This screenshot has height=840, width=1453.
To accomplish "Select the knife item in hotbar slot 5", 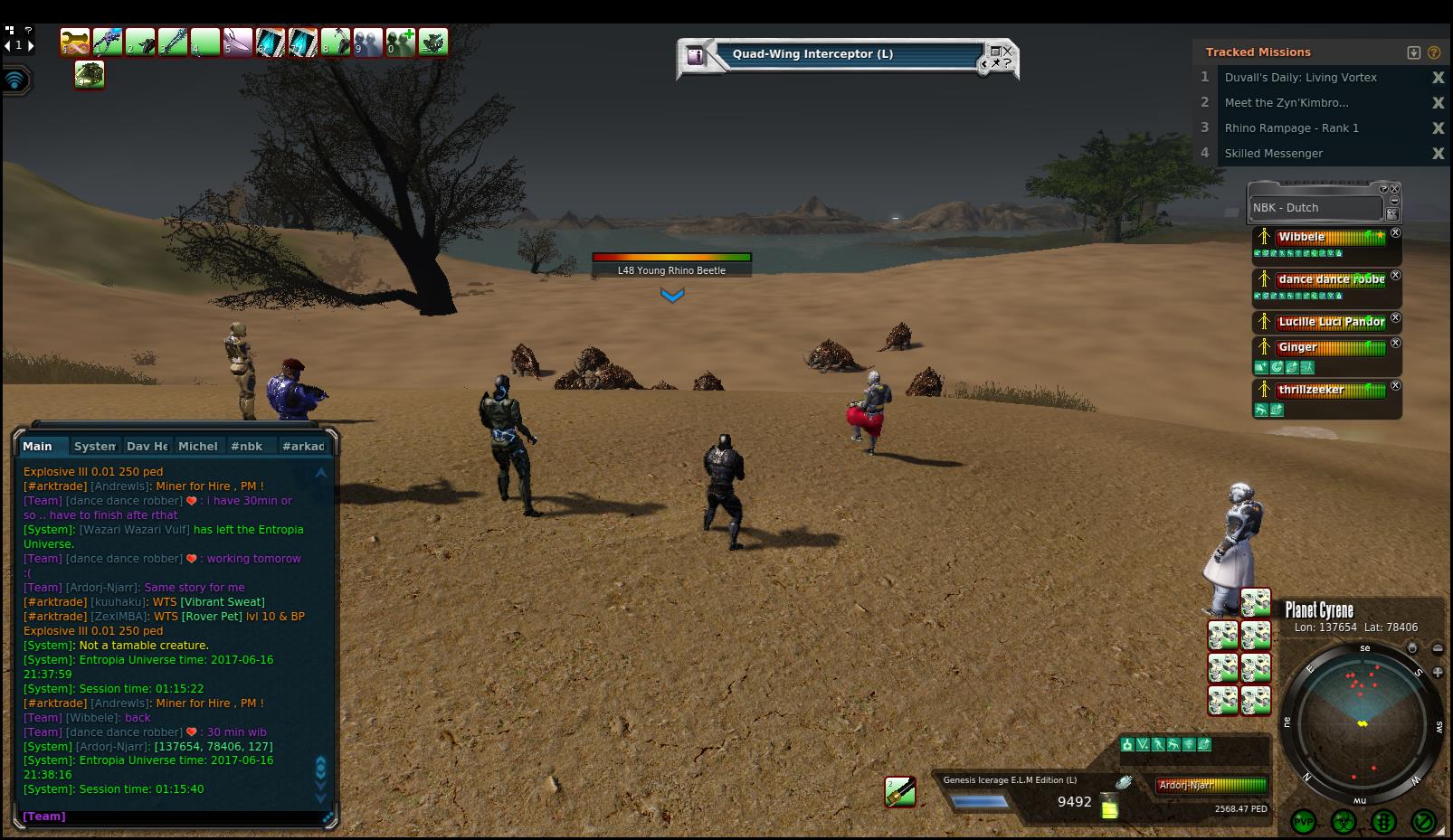I will (x=238, y=42).
